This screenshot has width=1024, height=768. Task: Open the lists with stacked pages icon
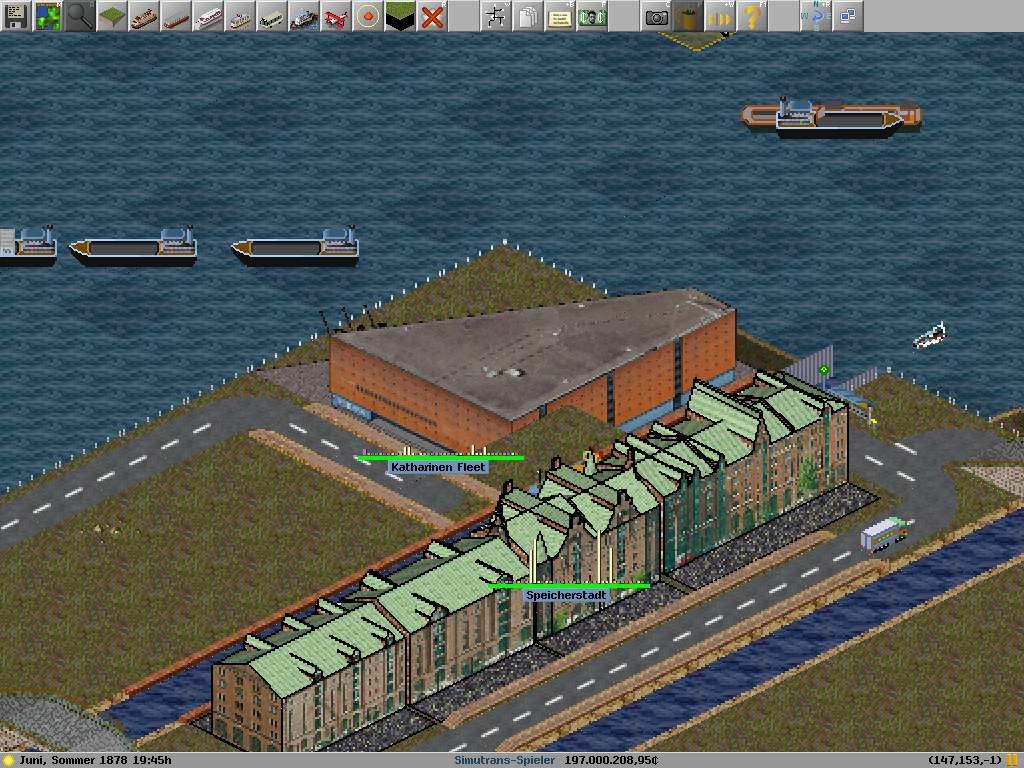pos(527,16)
